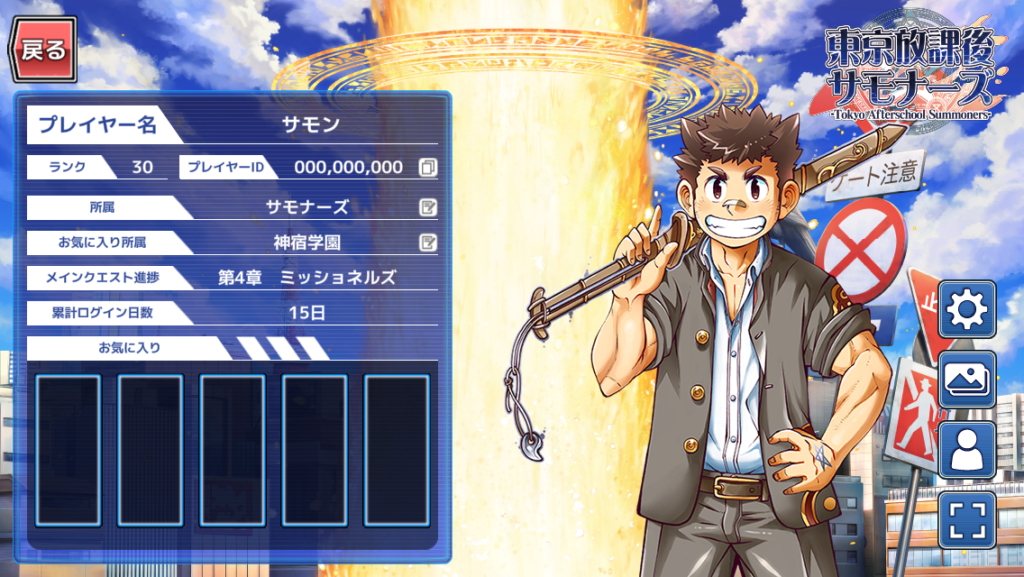Toggle fullscreen view with the brackets icon
1024x577 pixels.
coord(966,520)
